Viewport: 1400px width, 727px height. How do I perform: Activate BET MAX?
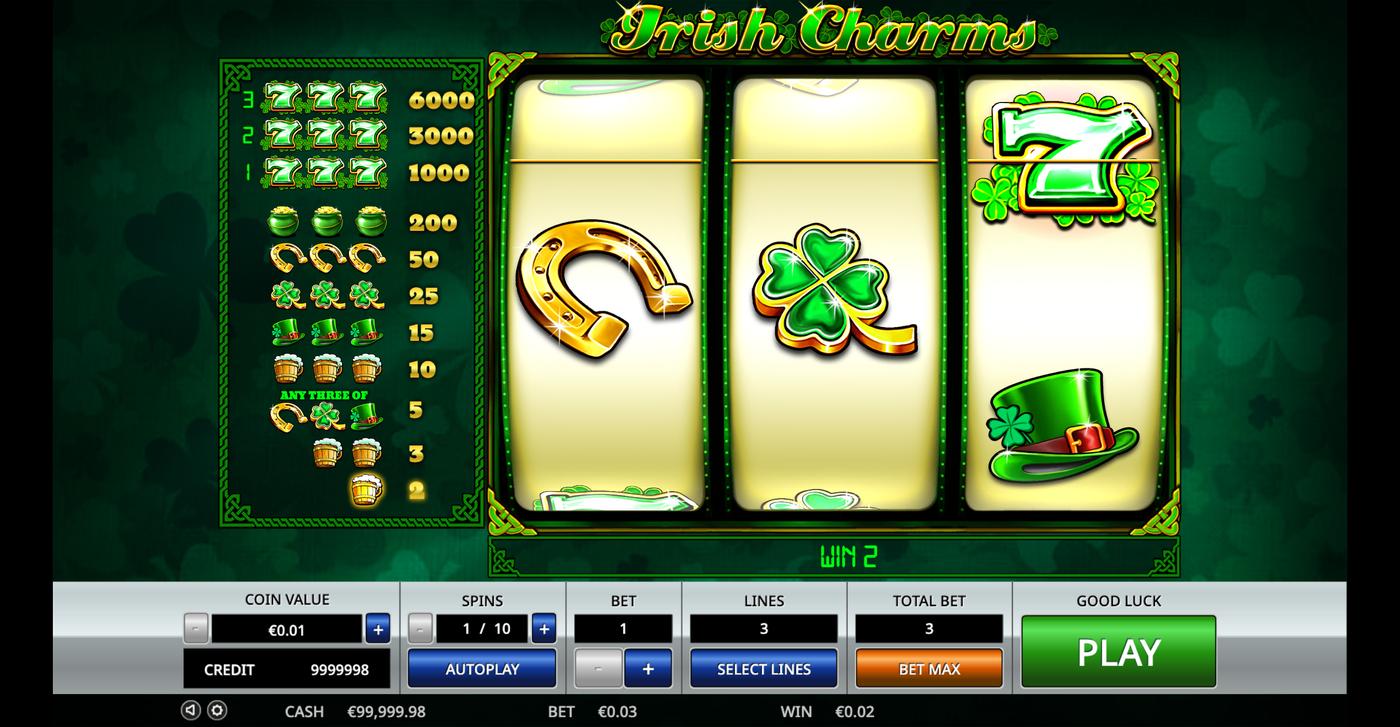click(928, 668)
